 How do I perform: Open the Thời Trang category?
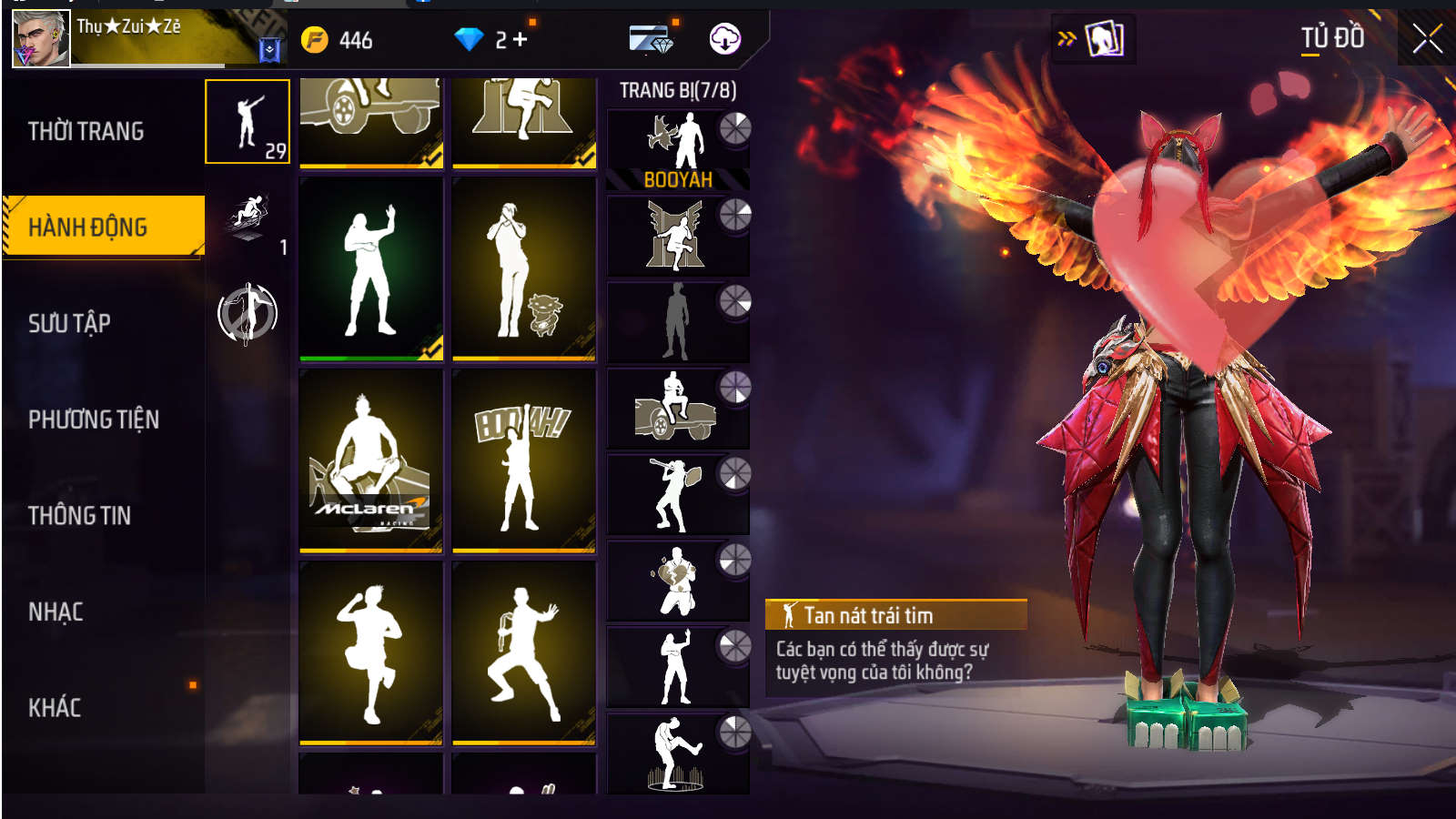tap(86, 131)
